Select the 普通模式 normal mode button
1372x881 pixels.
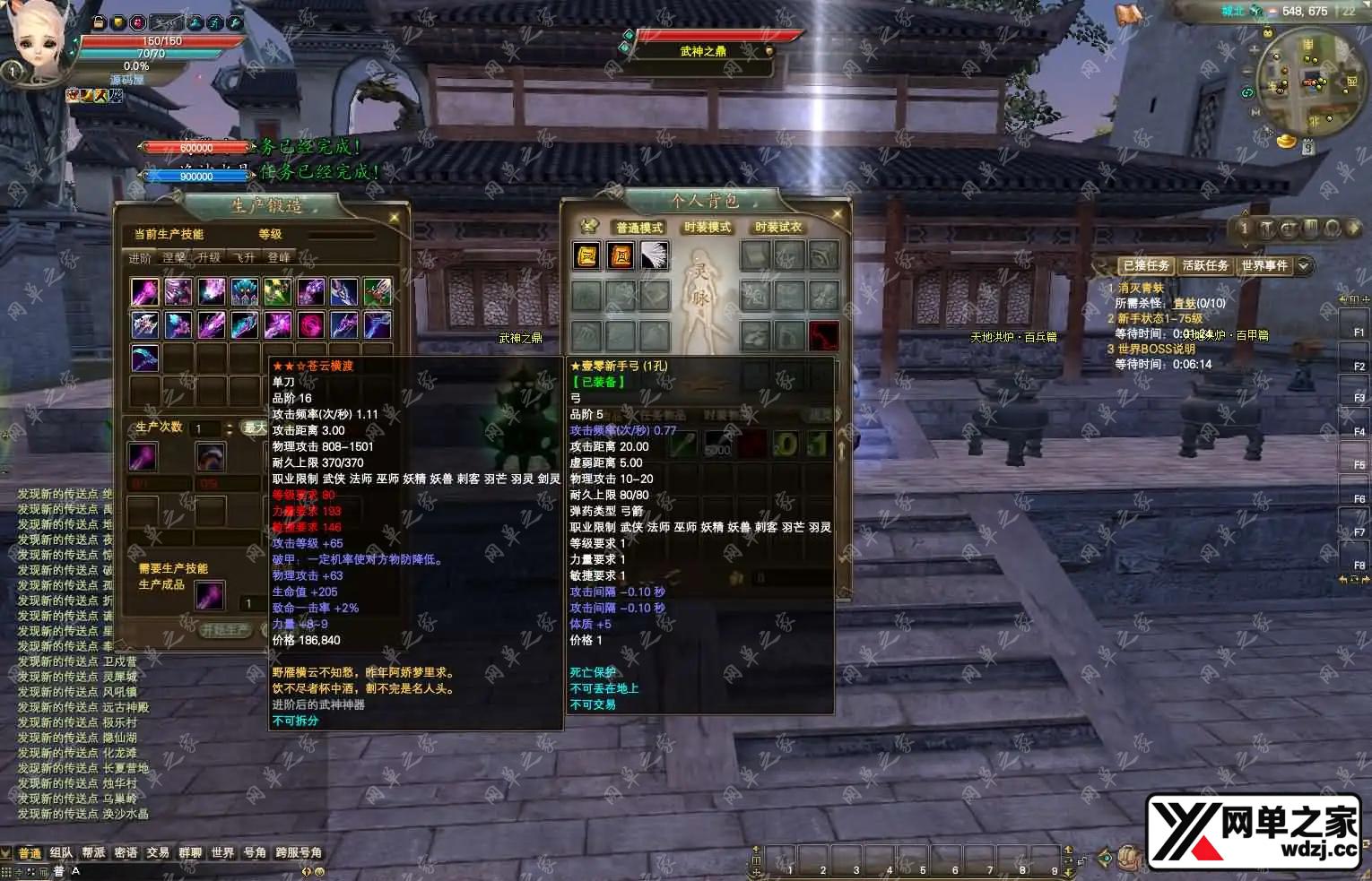pos(638,228)
